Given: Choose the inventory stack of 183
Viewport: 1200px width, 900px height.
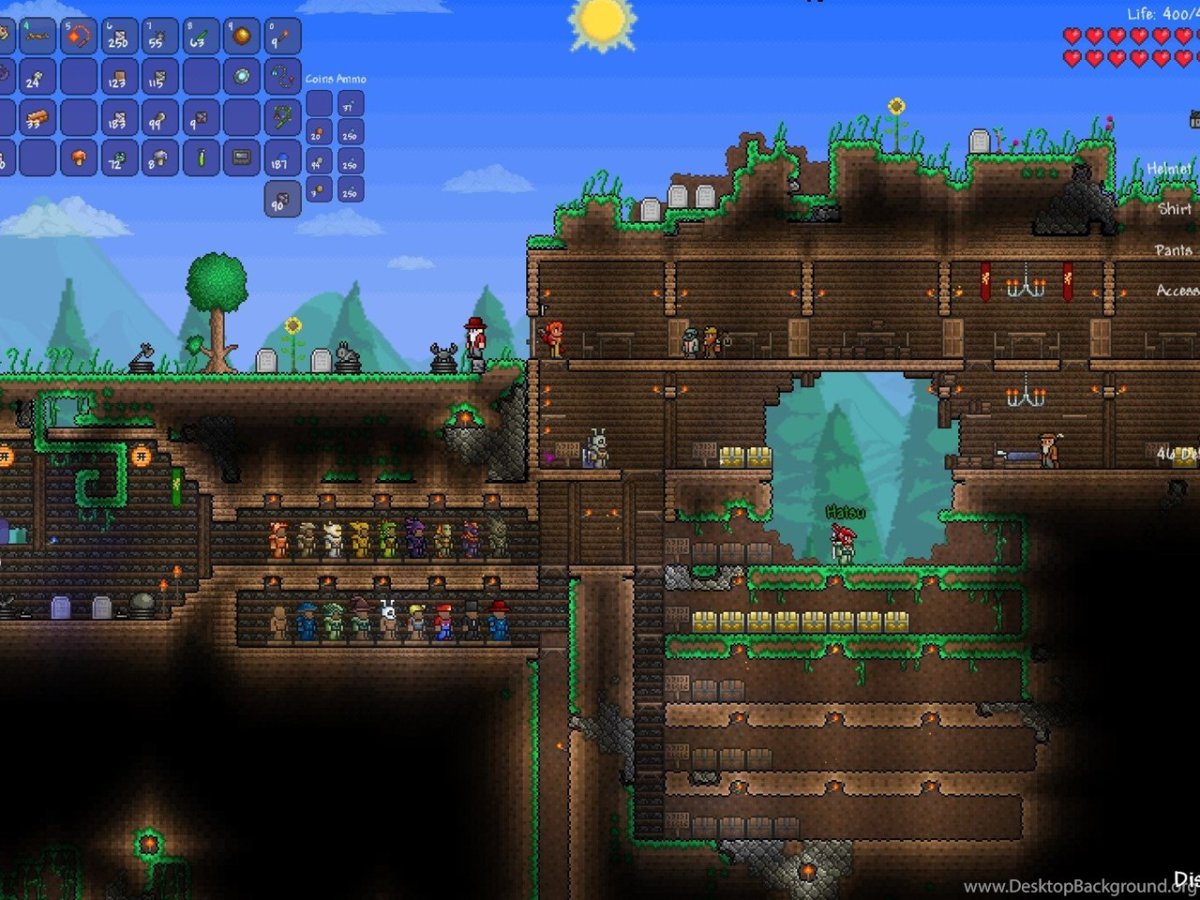Looking at the screenshot, I should (120, 117).
